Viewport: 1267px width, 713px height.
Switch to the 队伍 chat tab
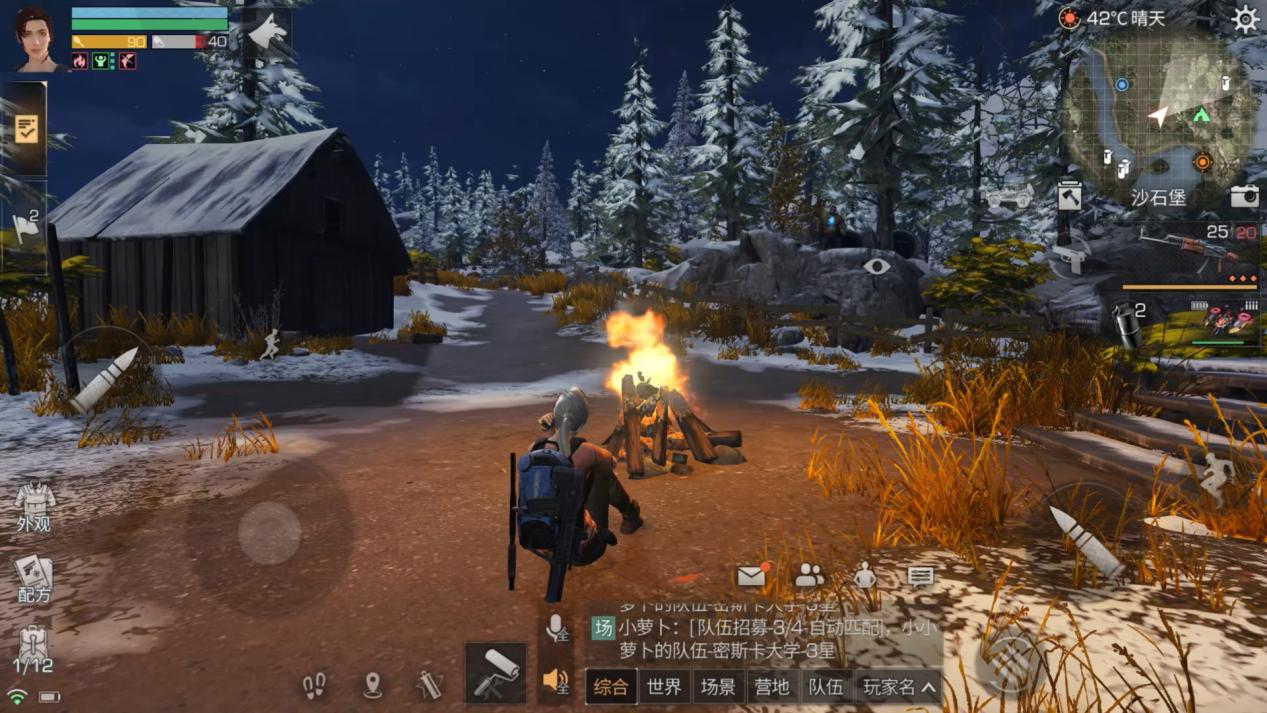tap(826, 687)
